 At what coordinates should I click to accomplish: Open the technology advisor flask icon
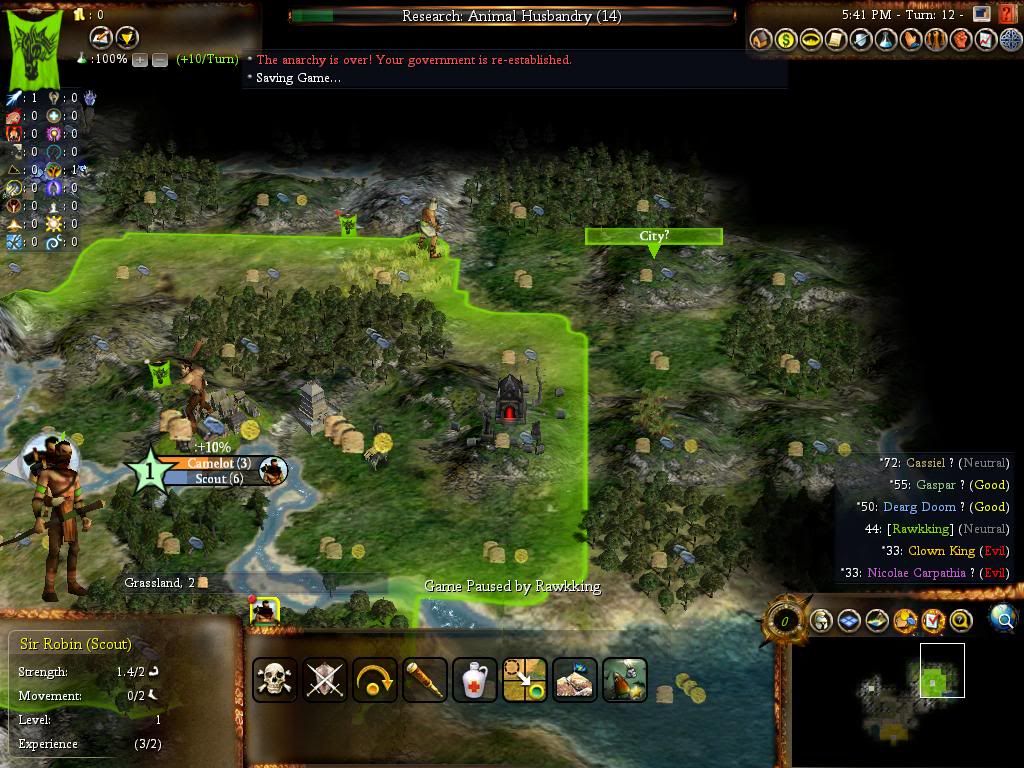885,40
